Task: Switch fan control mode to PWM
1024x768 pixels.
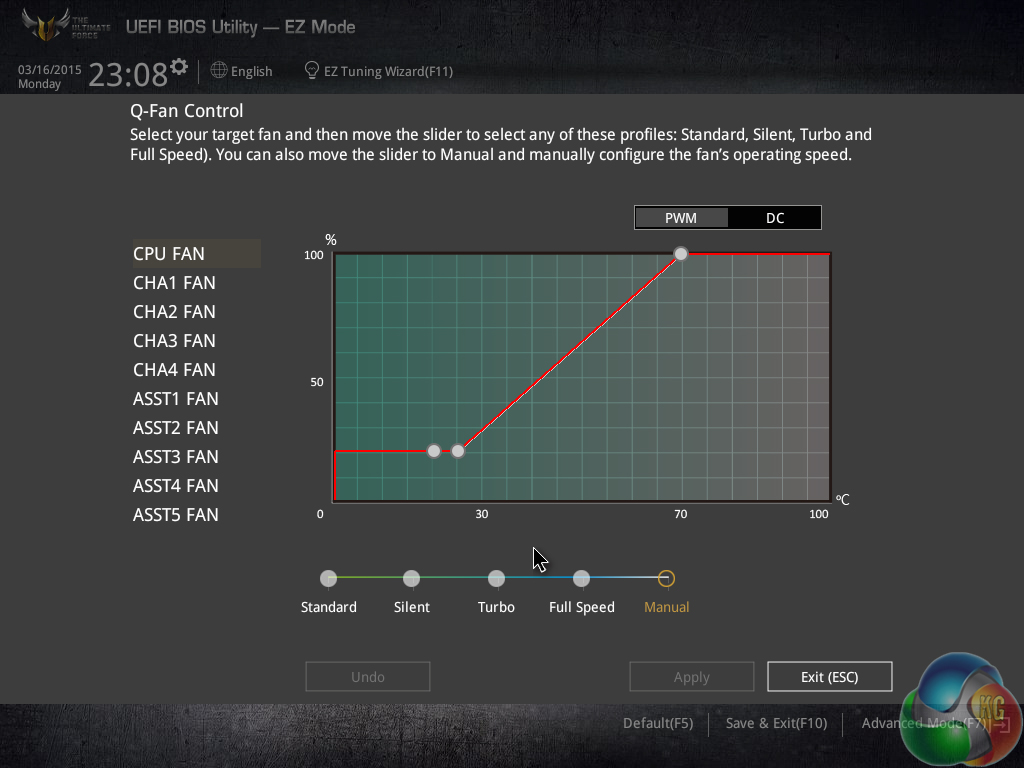Action: pos(681,218)
